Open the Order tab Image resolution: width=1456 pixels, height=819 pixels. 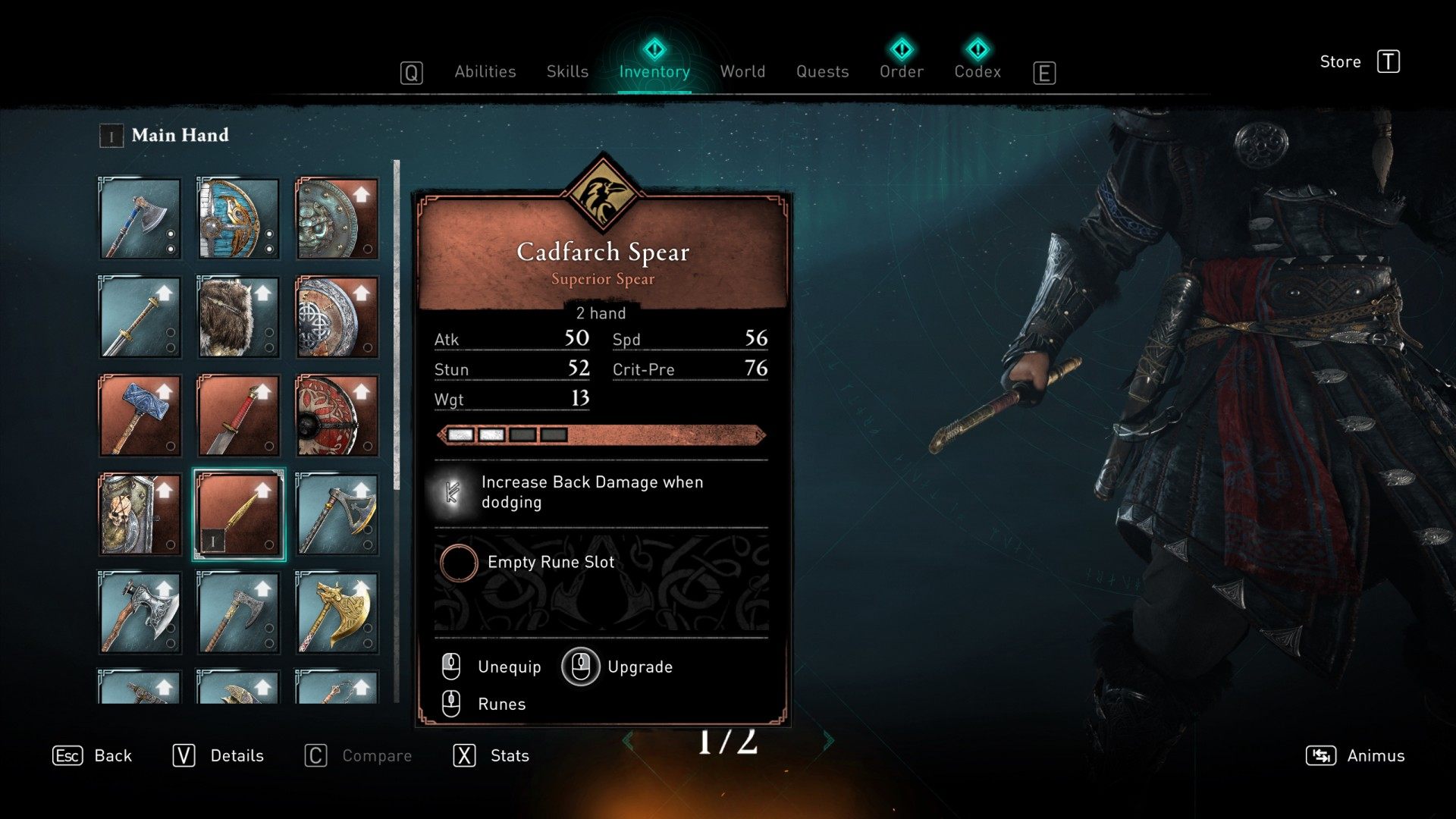click(901, 71)
